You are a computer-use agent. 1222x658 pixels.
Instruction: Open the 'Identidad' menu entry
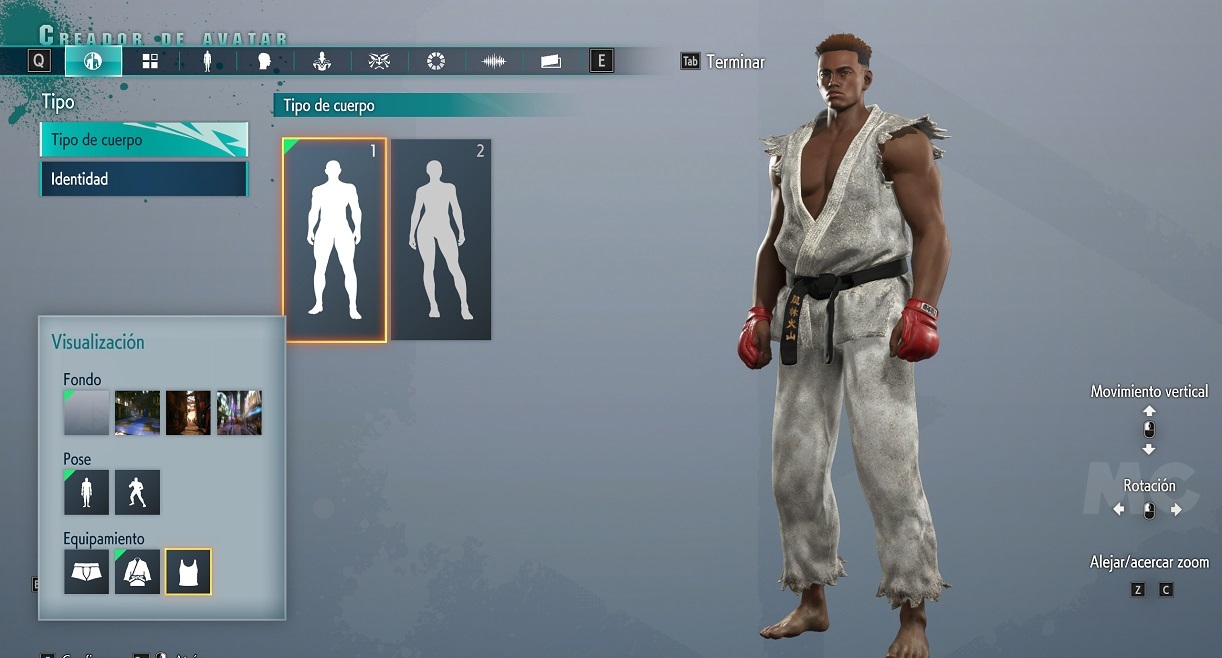pos(143,179)
